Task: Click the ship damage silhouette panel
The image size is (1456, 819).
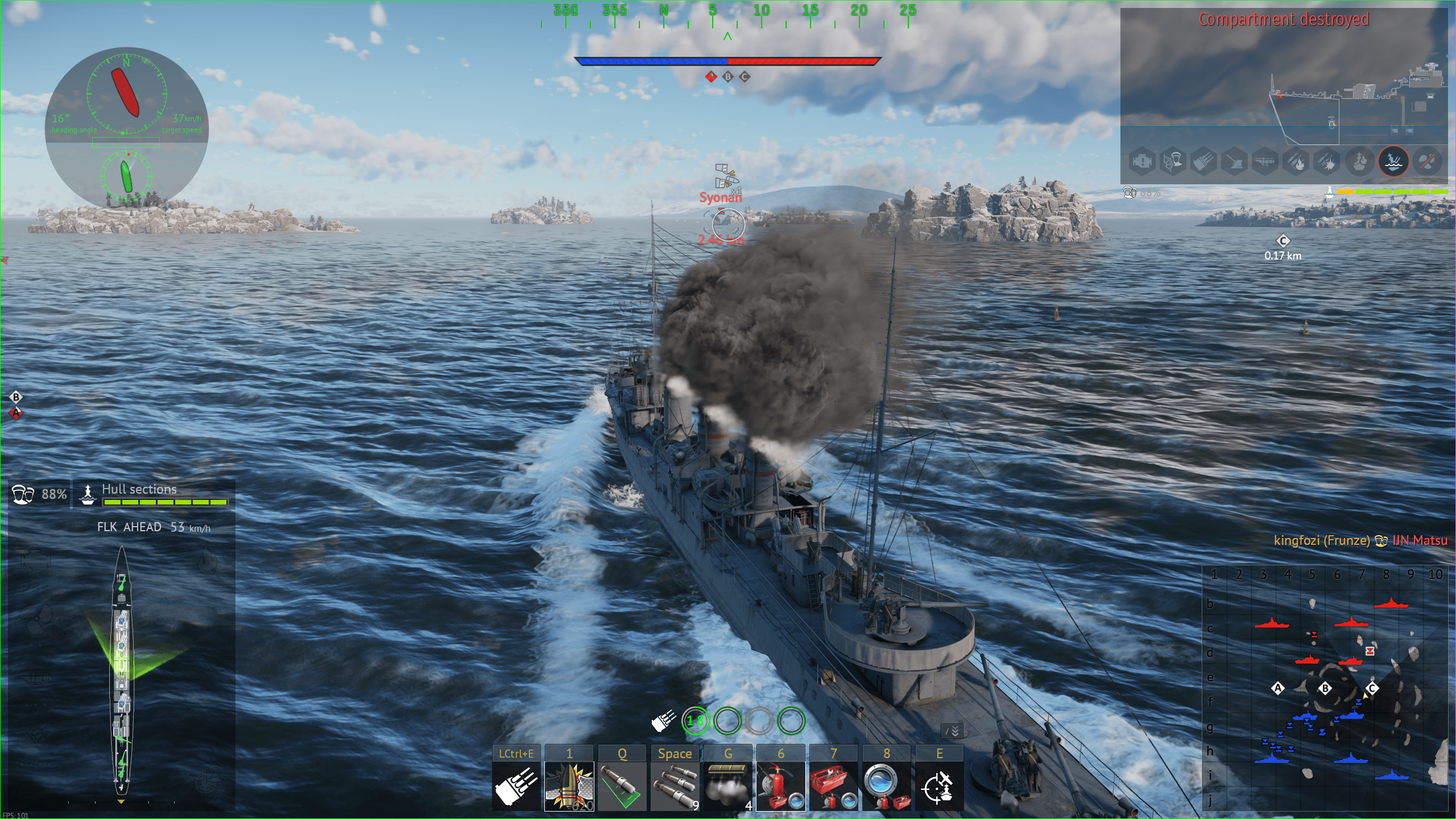Action: [x=121, y=671]
